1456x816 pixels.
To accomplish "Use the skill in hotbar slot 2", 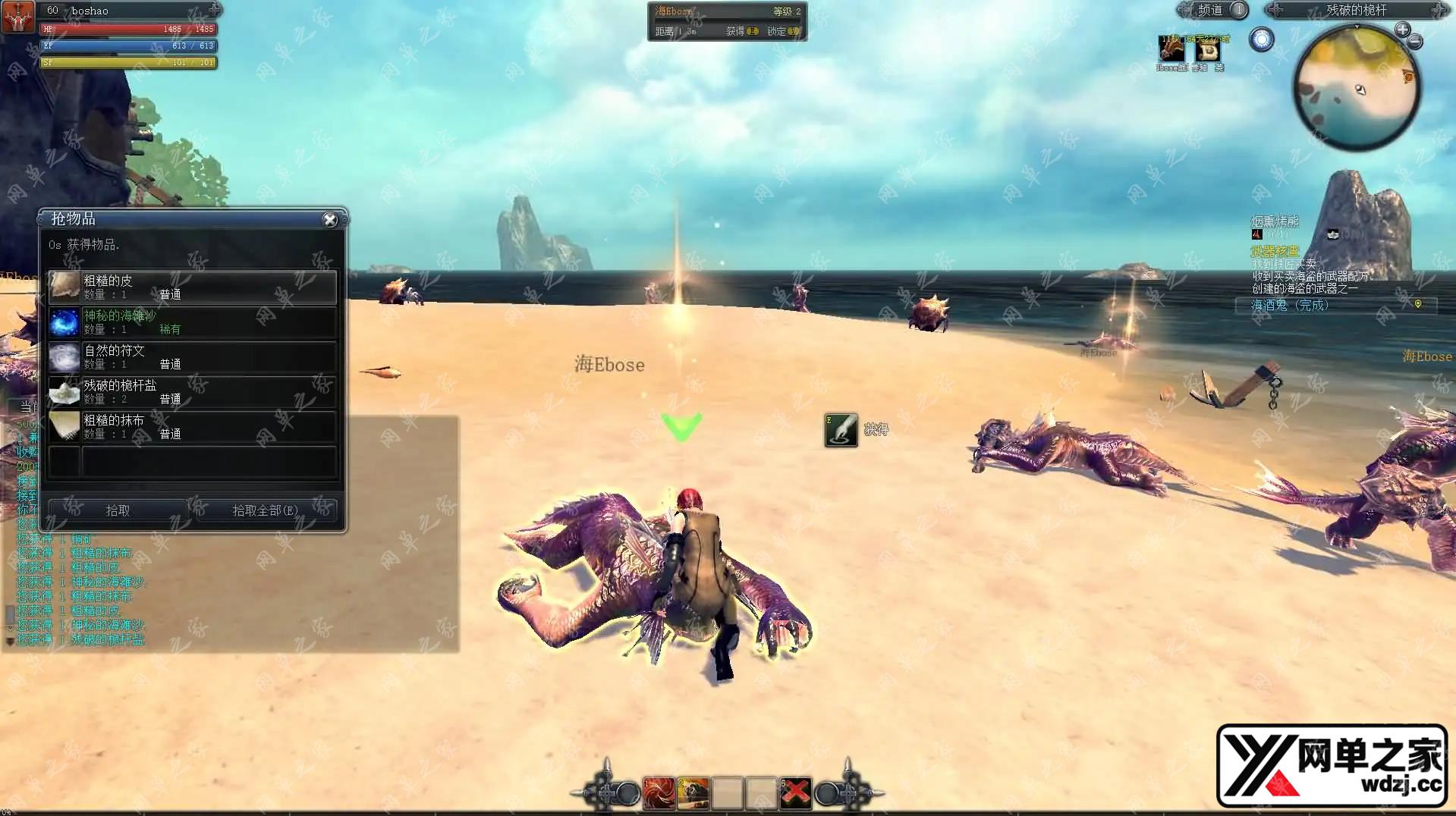I will (x=693, y=793).
